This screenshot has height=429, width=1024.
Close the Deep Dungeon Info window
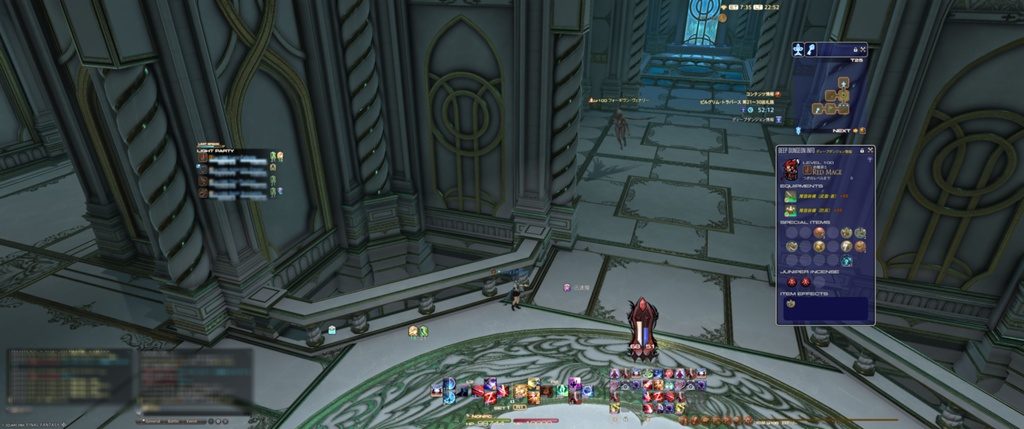870,150
